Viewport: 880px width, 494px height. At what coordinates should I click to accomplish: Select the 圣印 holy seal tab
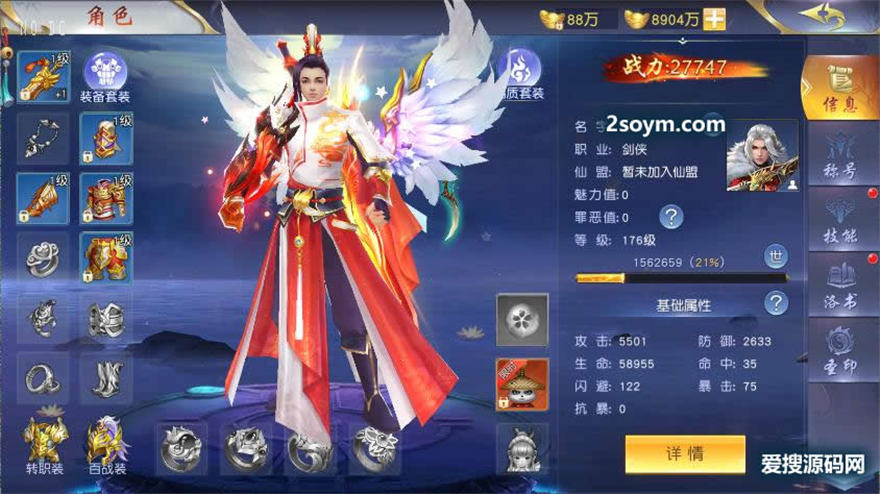pos(837,350)
